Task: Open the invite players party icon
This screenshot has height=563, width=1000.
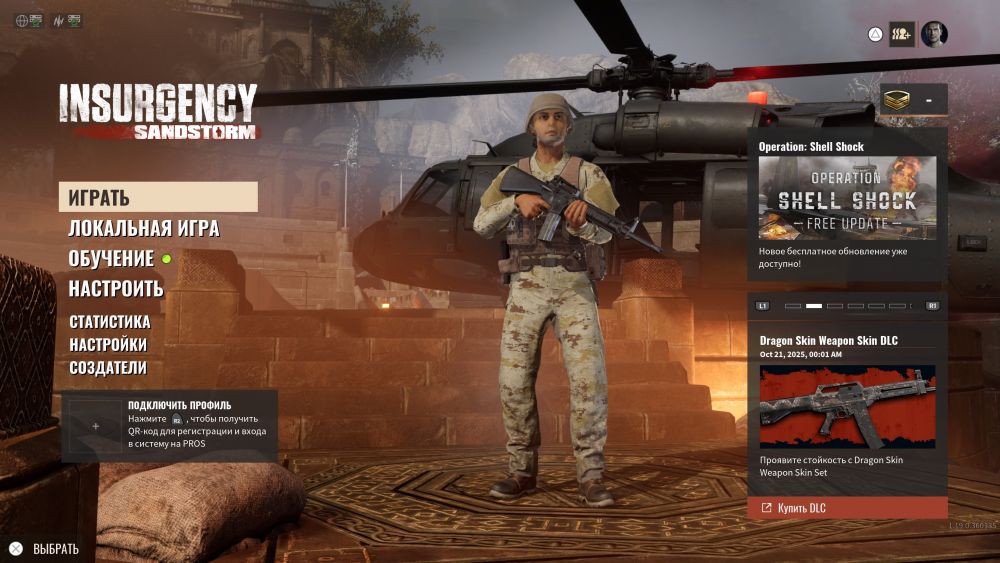Action: 902,35
